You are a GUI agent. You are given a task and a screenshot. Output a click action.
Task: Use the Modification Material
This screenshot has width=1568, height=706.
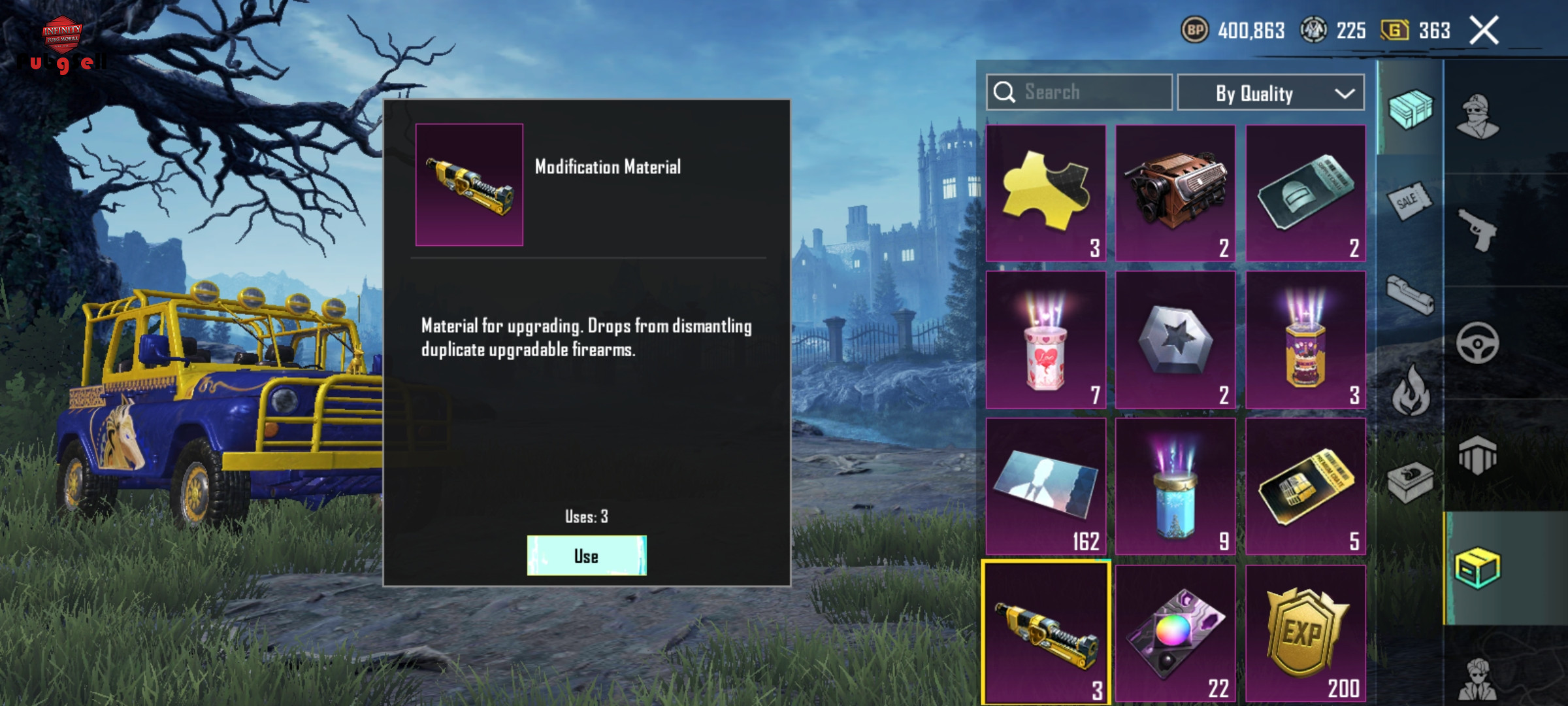coord(586,556)
